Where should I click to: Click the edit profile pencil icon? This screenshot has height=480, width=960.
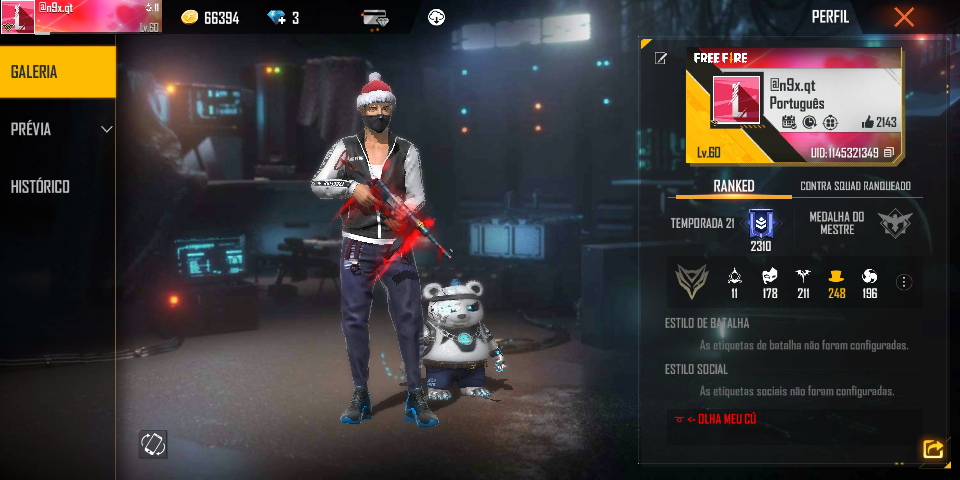click(x=660, y=58)
